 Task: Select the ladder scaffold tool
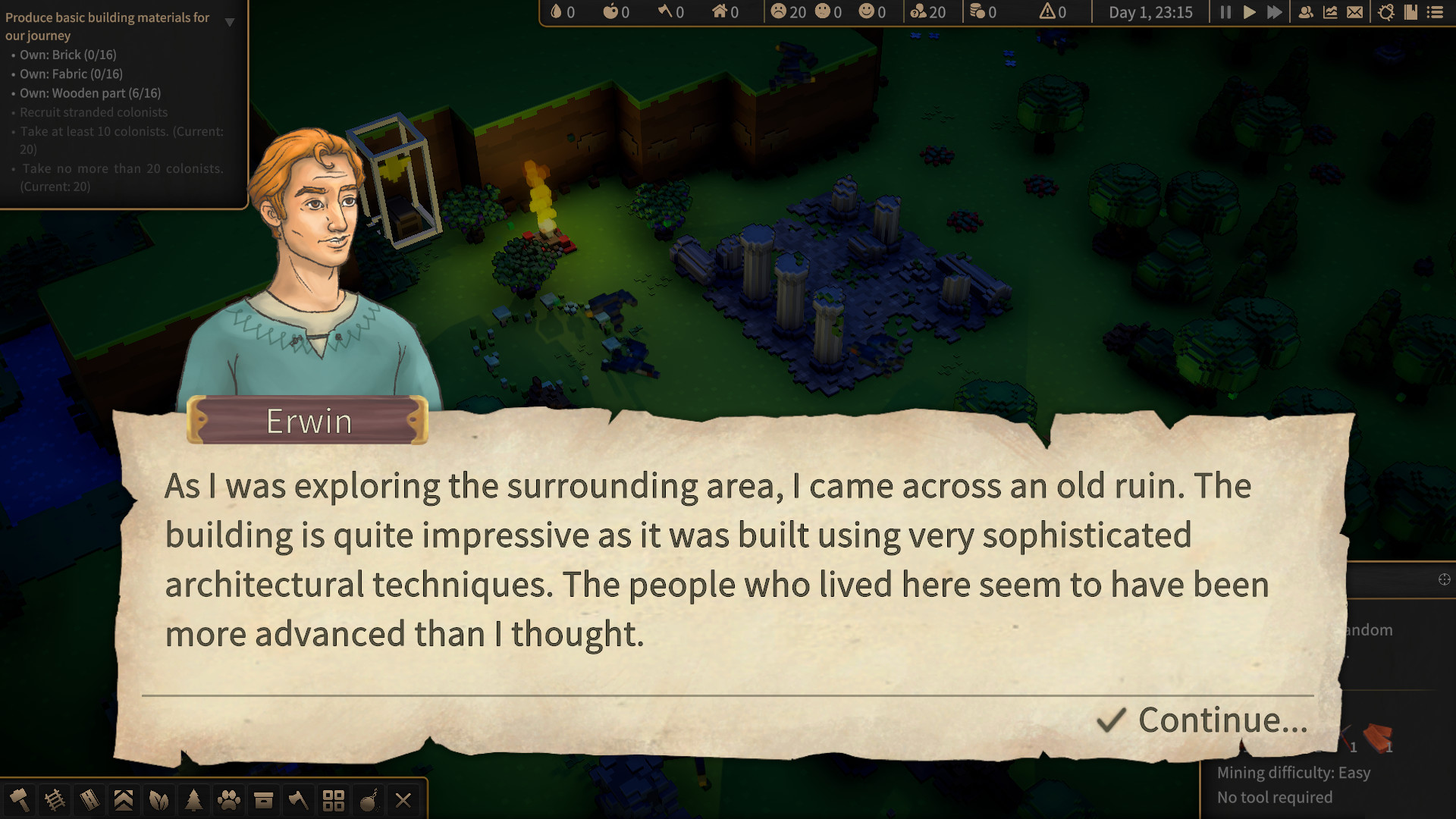point(53,800)
